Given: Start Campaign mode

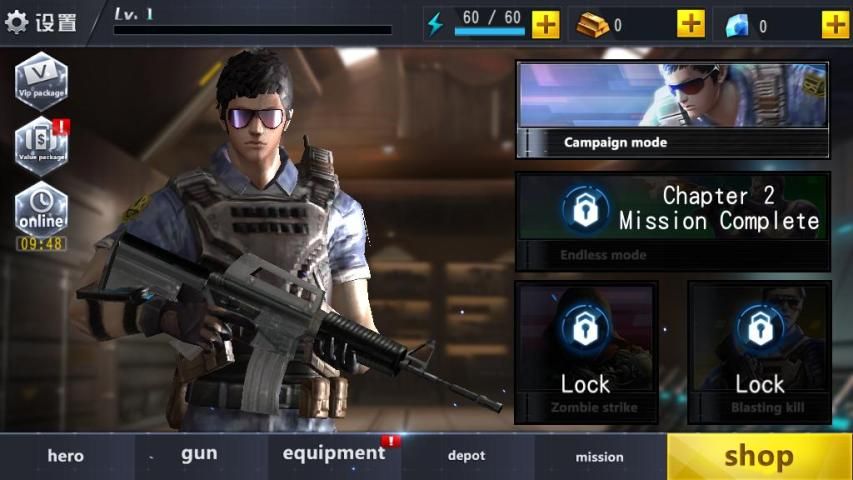Looking at the screenshot, I should (672, 110).
